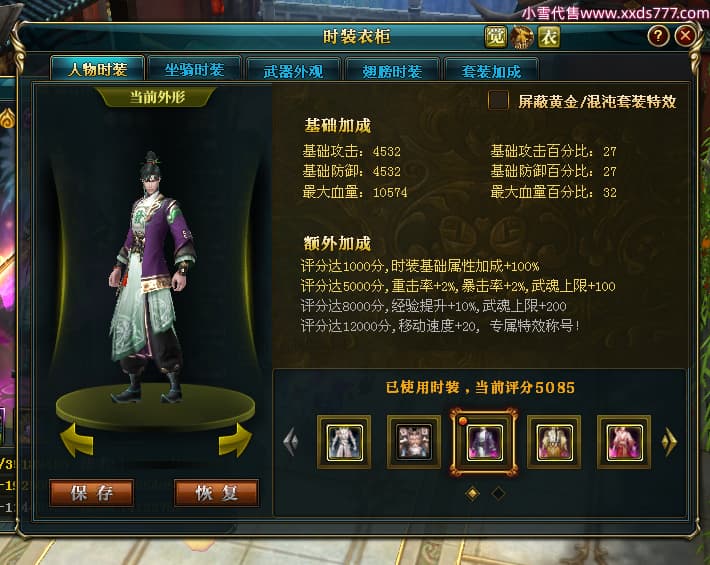The image size is (710, 565).
Task: Select the white robe costume thumbnail
Action: 344,441
